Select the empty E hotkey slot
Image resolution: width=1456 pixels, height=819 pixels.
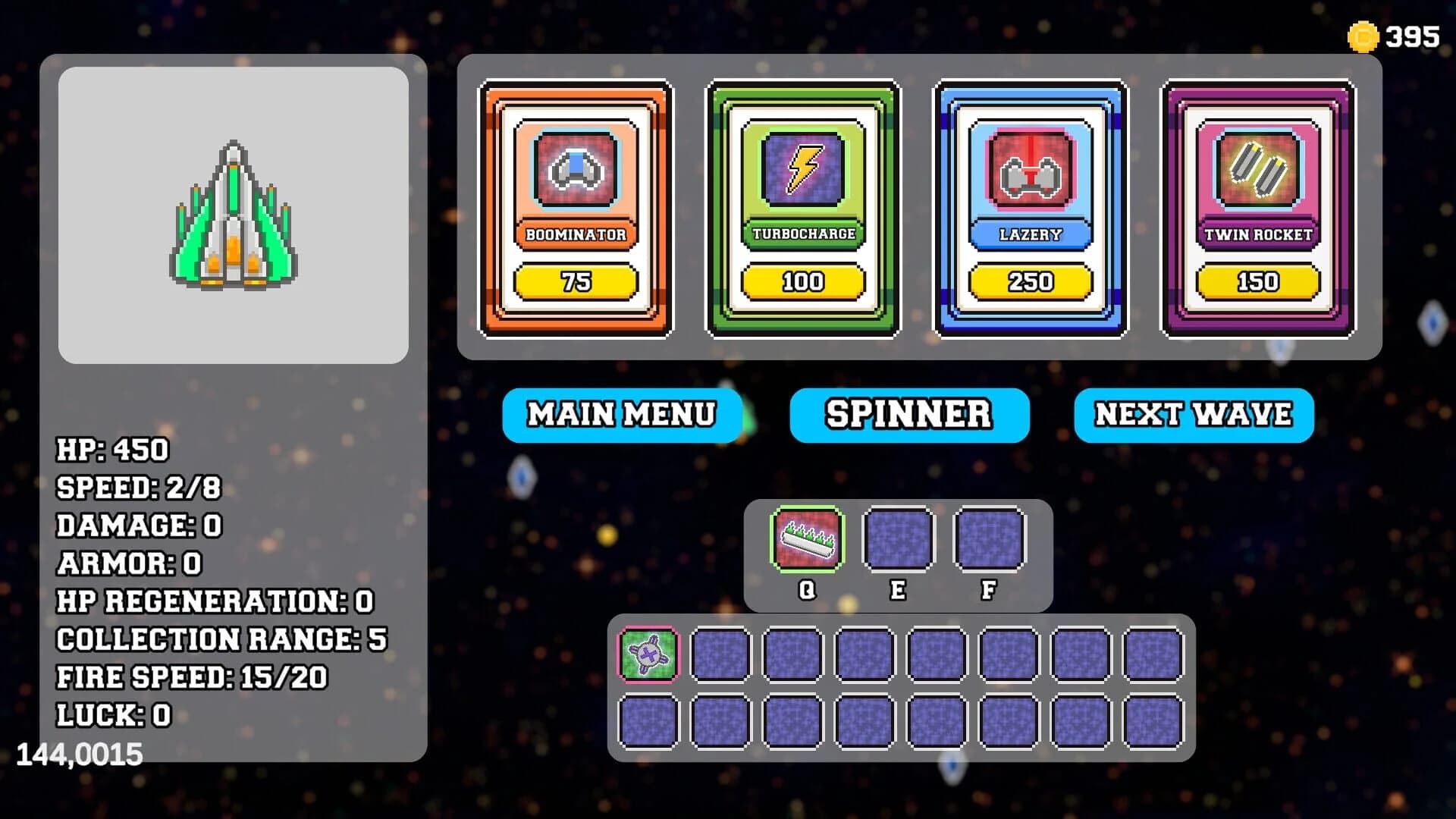[x=899, y=540]
